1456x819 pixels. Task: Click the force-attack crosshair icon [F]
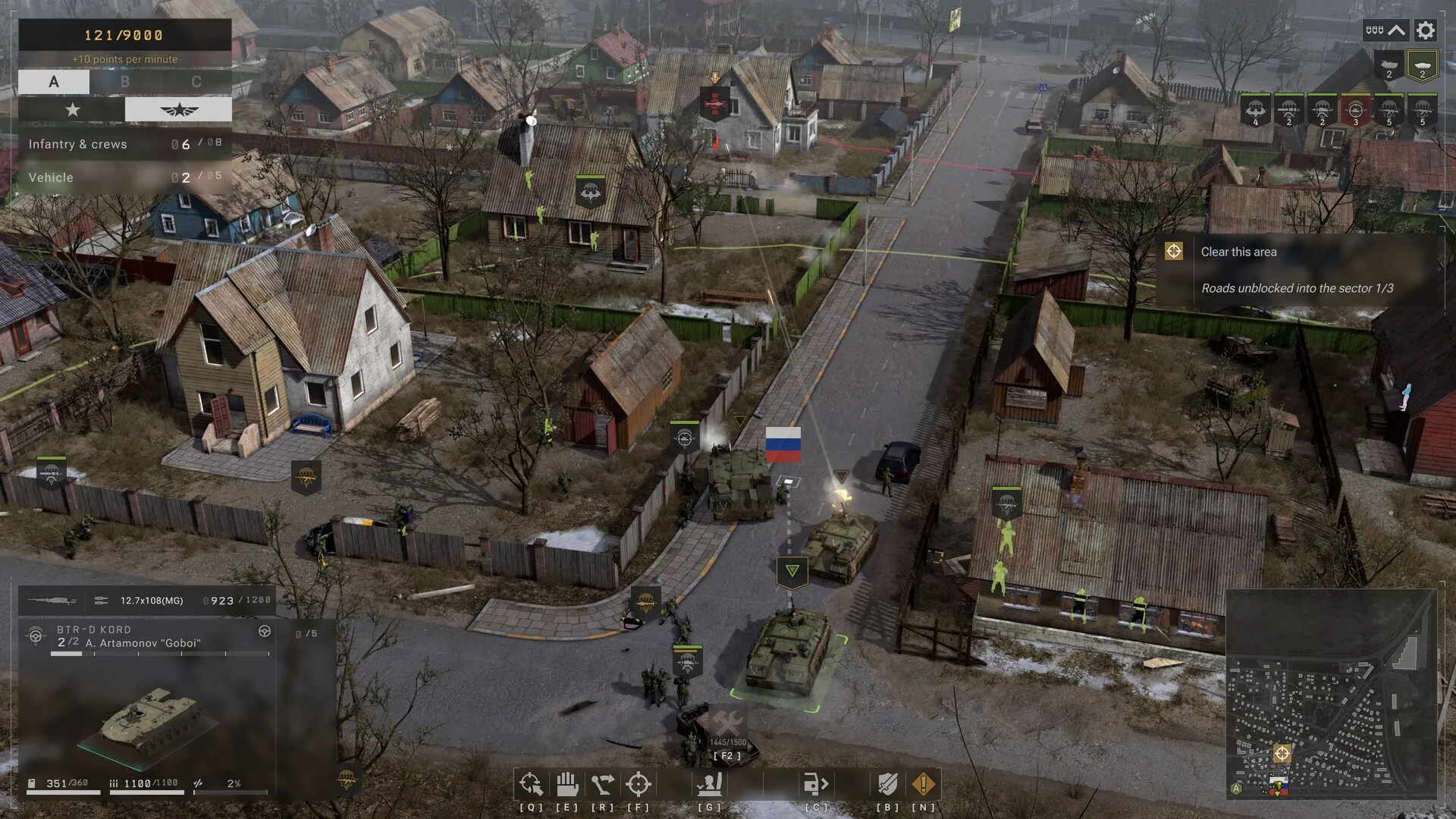637,783
